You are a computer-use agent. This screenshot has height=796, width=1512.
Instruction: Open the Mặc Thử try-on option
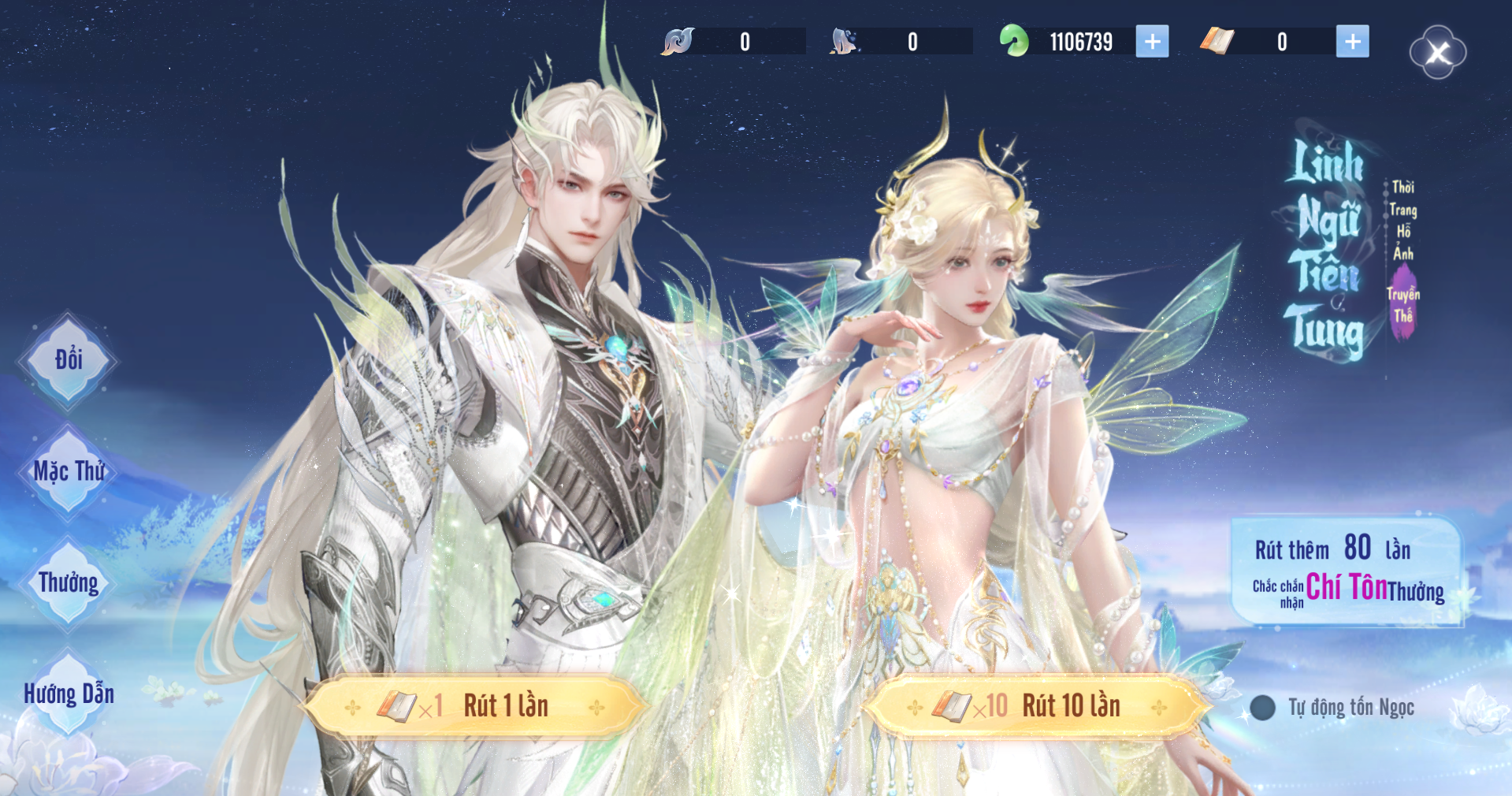pos(69,471)
